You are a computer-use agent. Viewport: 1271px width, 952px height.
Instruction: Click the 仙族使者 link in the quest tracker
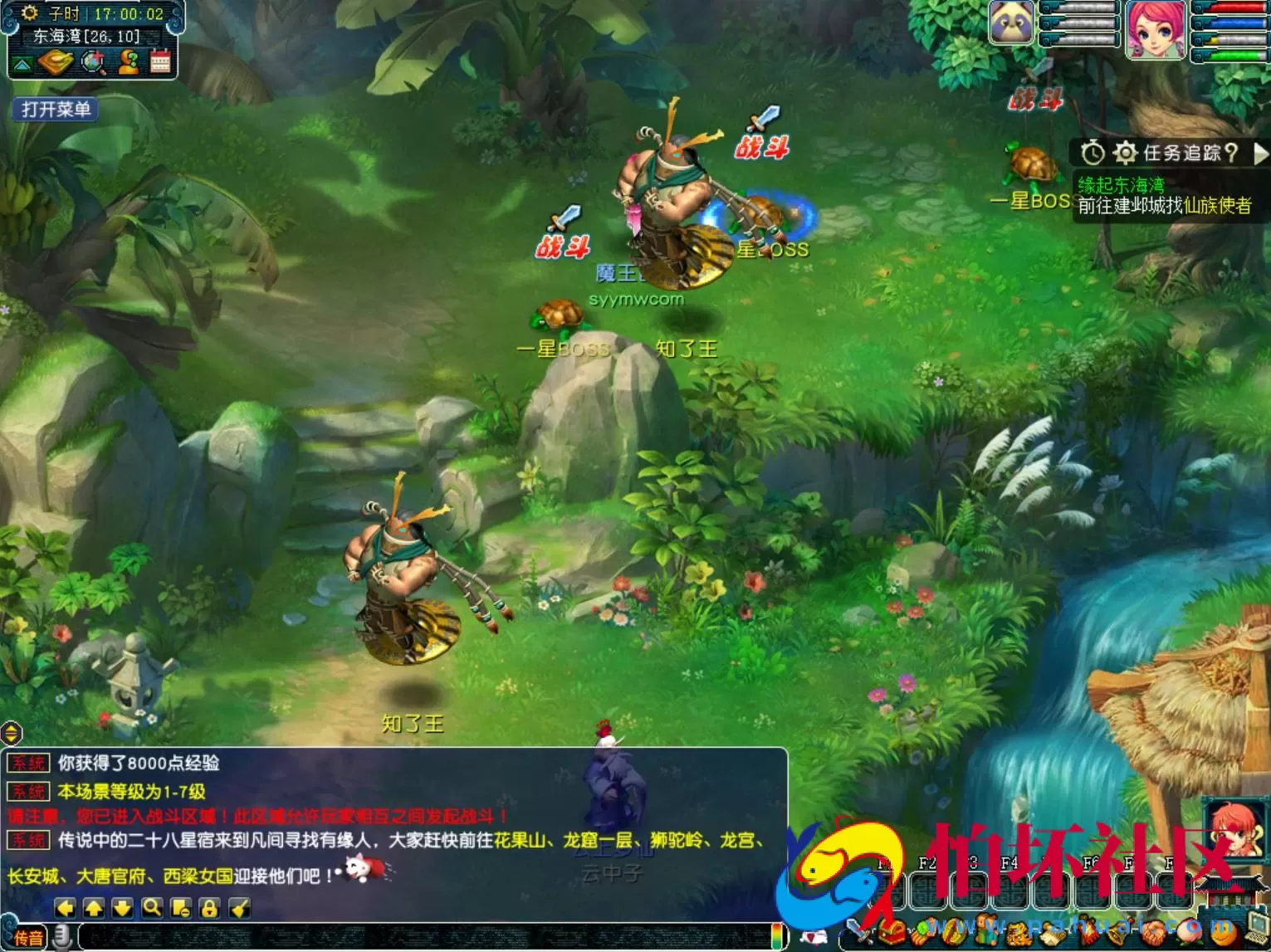(x=1220, y=206)
